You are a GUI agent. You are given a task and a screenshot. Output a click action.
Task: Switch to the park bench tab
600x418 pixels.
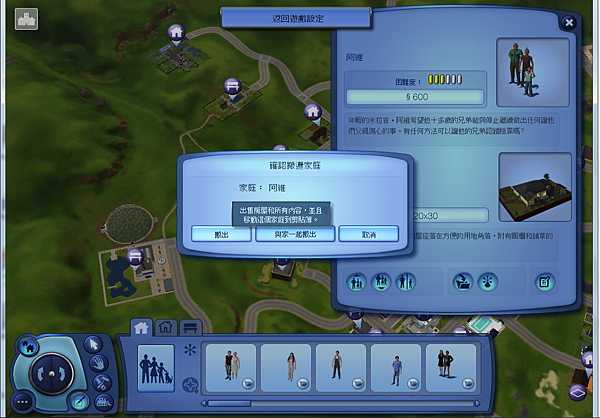coord(190,326)
